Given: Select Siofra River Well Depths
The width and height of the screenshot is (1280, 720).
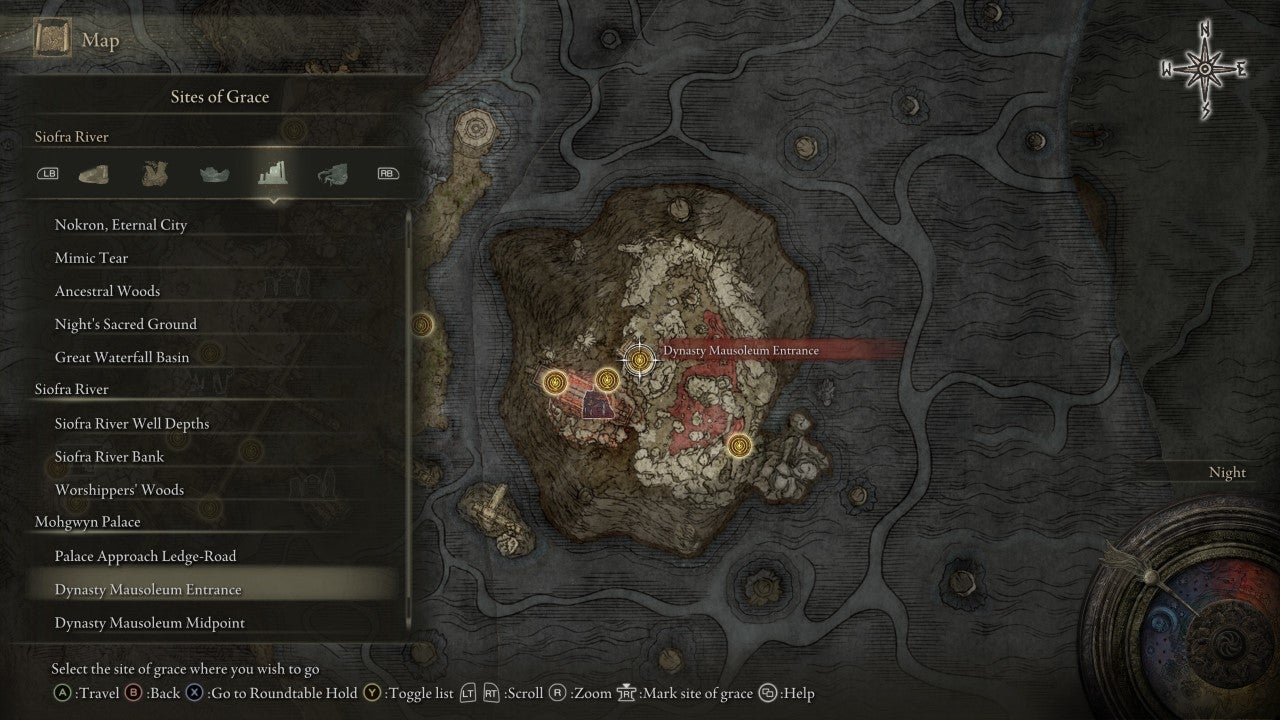Looking at the screenshot, I should point(132,424).
